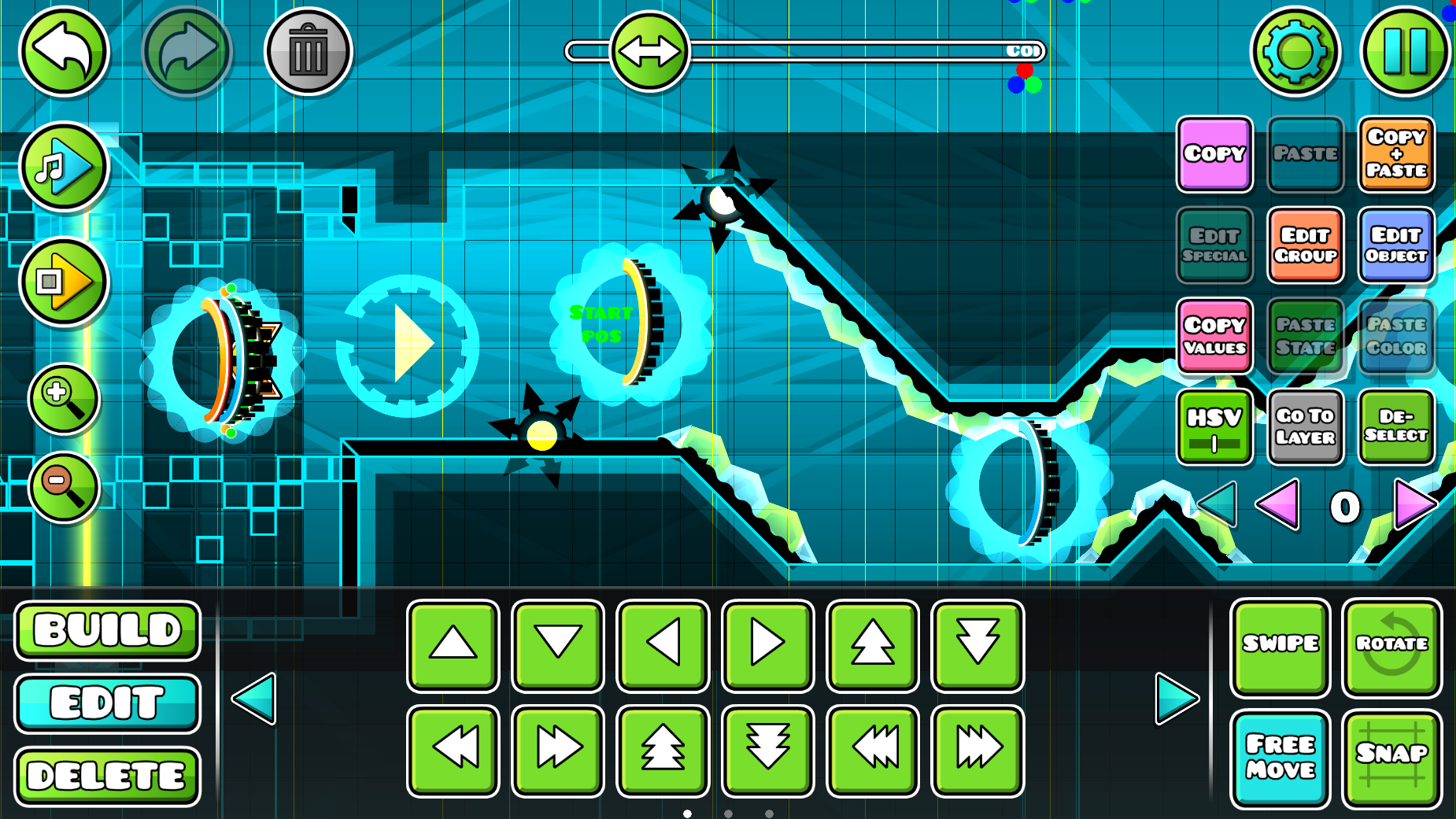The height and width of the screenshot is (819, 1456).
Task: Open the Edit Object panel
Action: [x=1396, y=245]
